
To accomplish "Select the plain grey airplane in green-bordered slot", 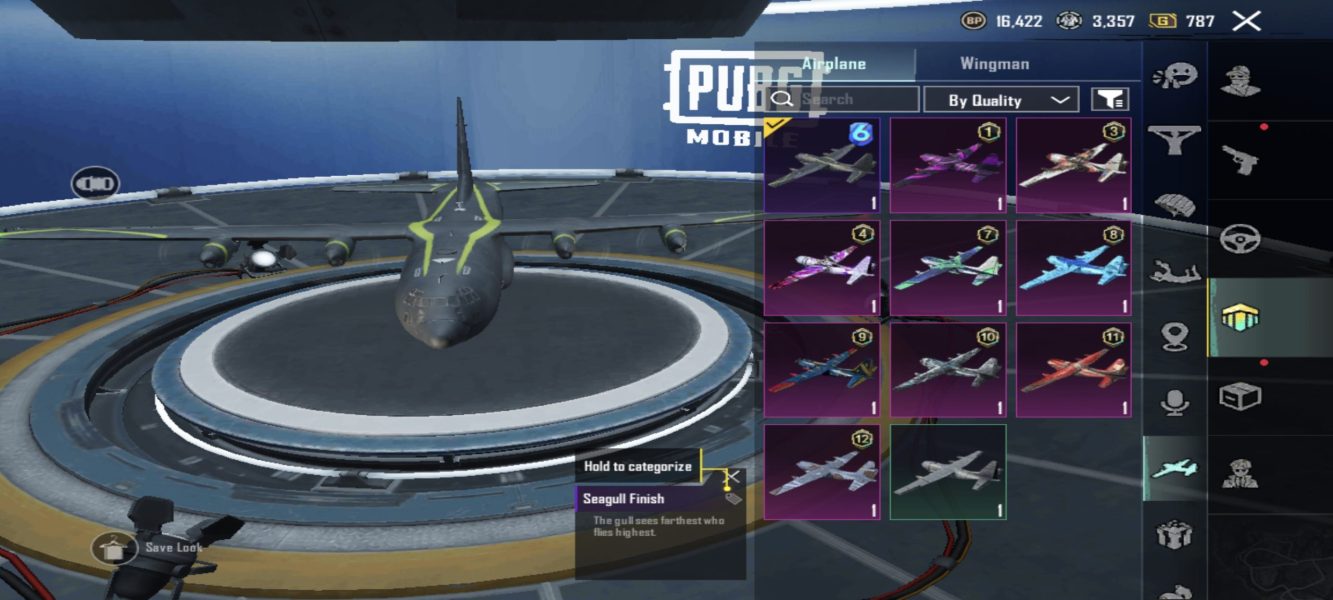I will [948, 472].
